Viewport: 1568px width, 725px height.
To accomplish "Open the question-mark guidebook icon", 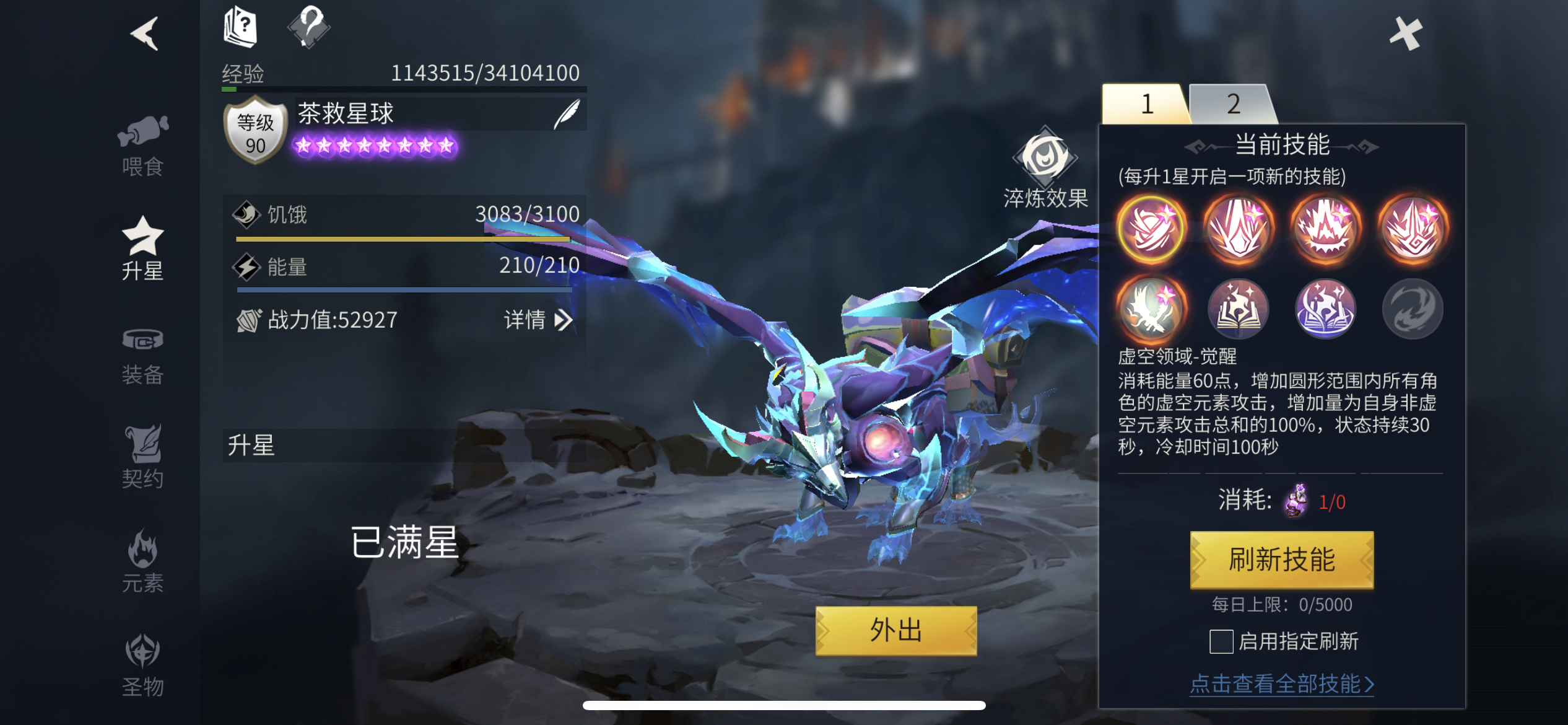I will tap(240, 27).
